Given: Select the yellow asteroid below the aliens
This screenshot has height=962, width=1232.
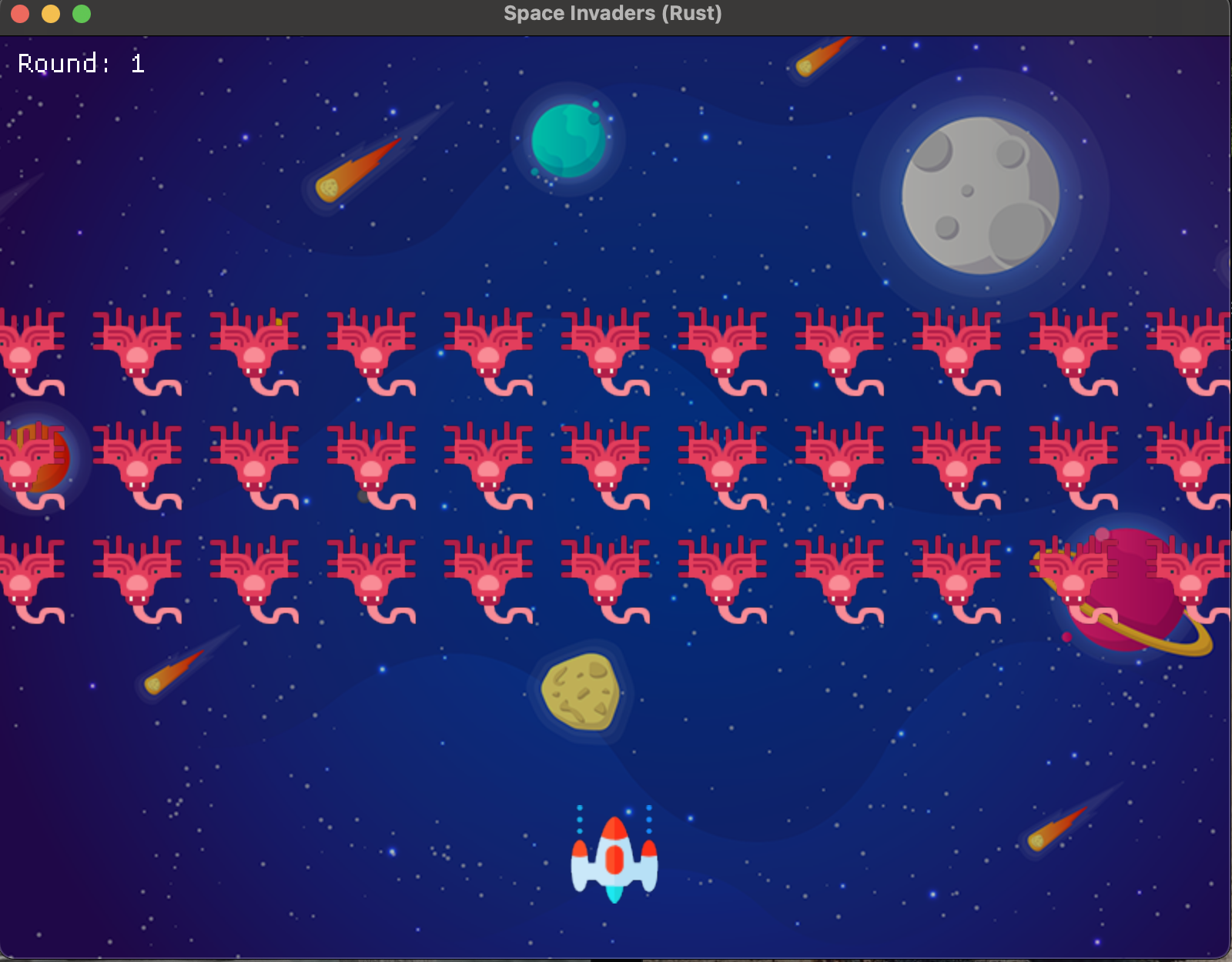Looking at the screenshot, I should click(x=581, y=693).
